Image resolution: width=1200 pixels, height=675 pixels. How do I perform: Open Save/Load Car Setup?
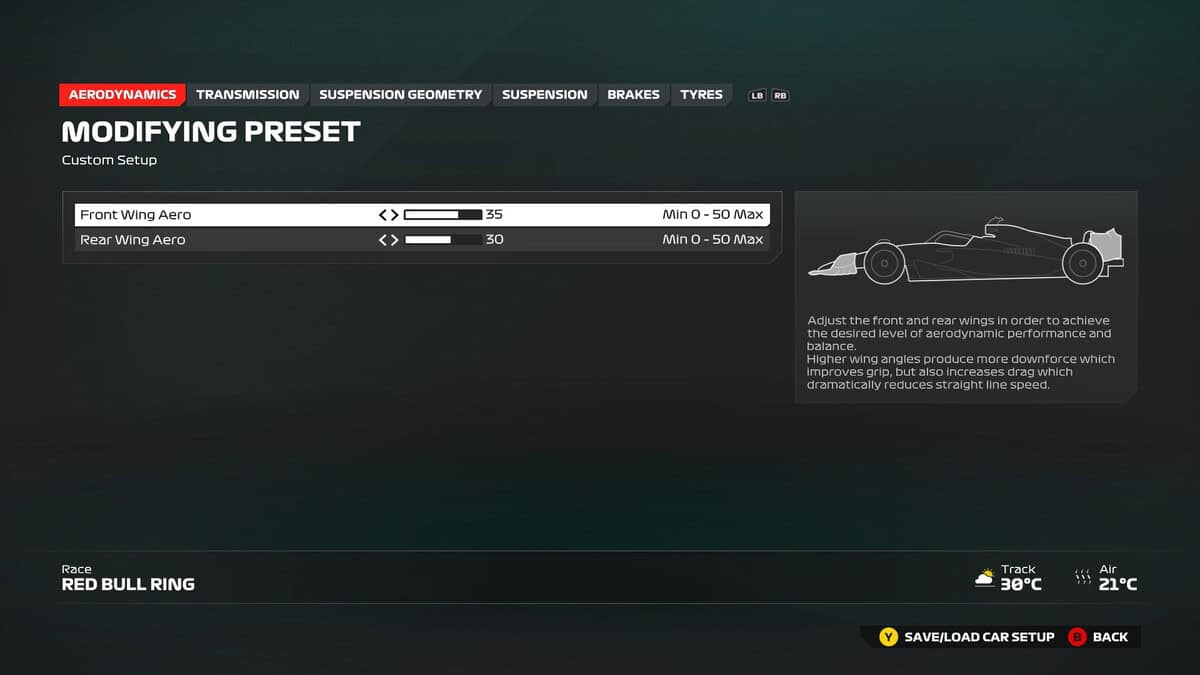click(967, 637)
